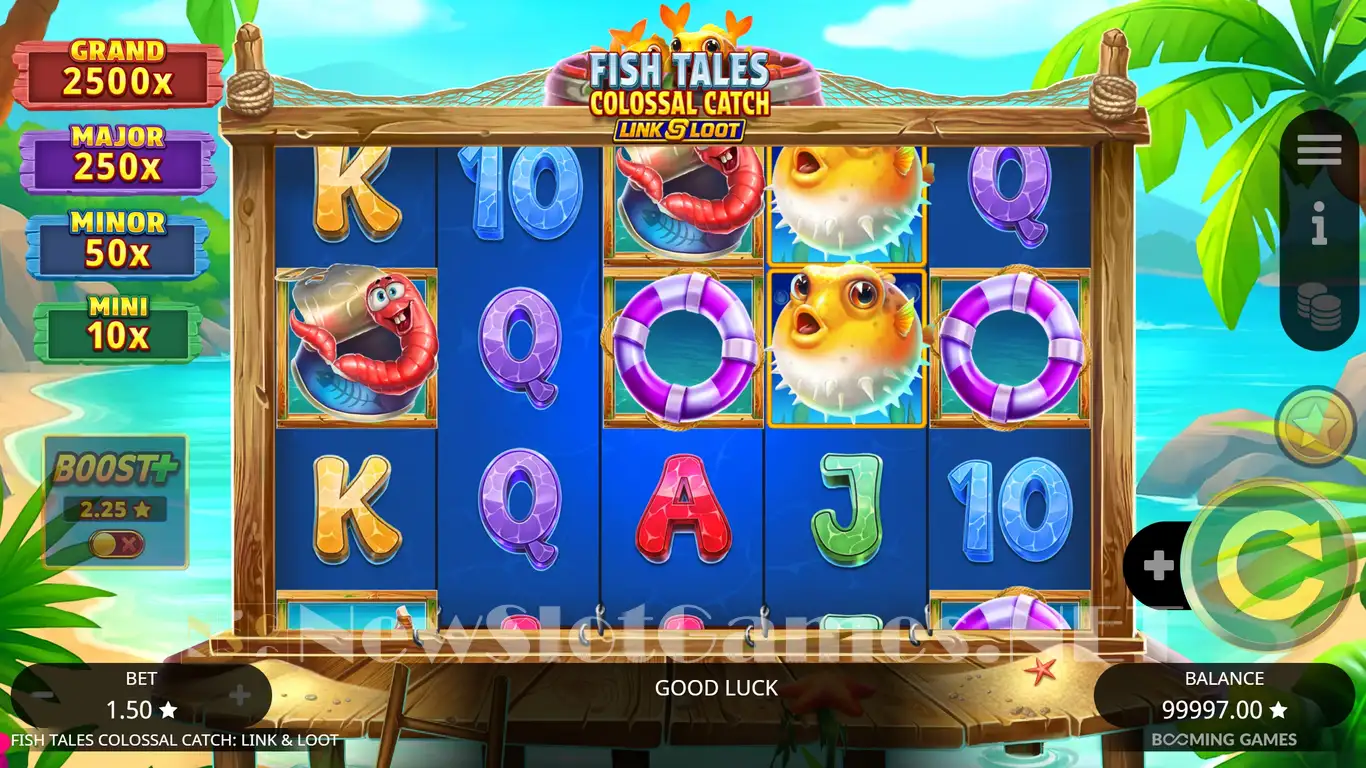Spin the reels with the circular arrow button
The image size is (1366, 768).
pyautogui.click(x=1268, y=567)
